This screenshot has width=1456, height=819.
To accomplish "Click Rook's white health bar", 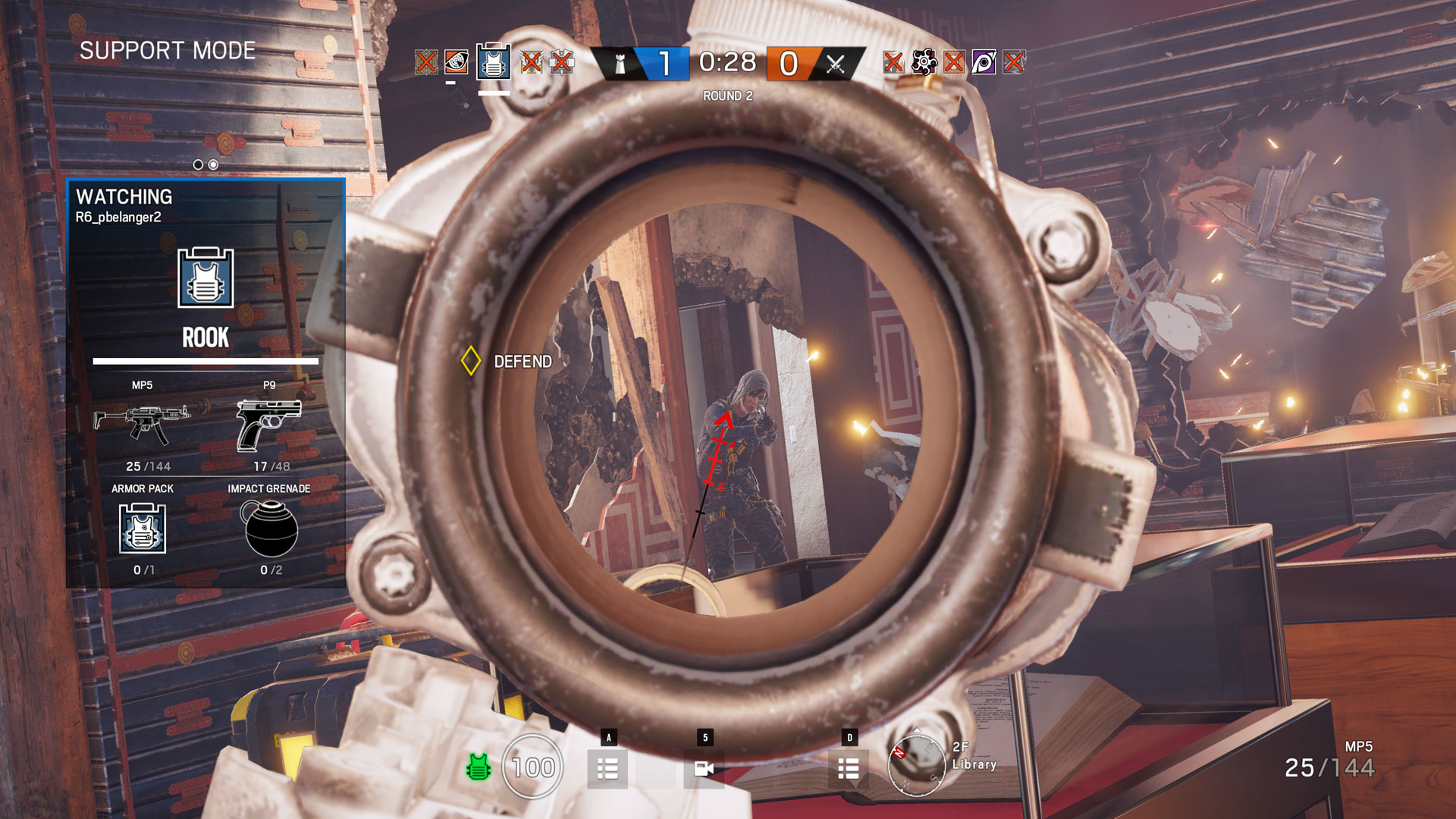I will pyautogui.click(x=206, y=362).
